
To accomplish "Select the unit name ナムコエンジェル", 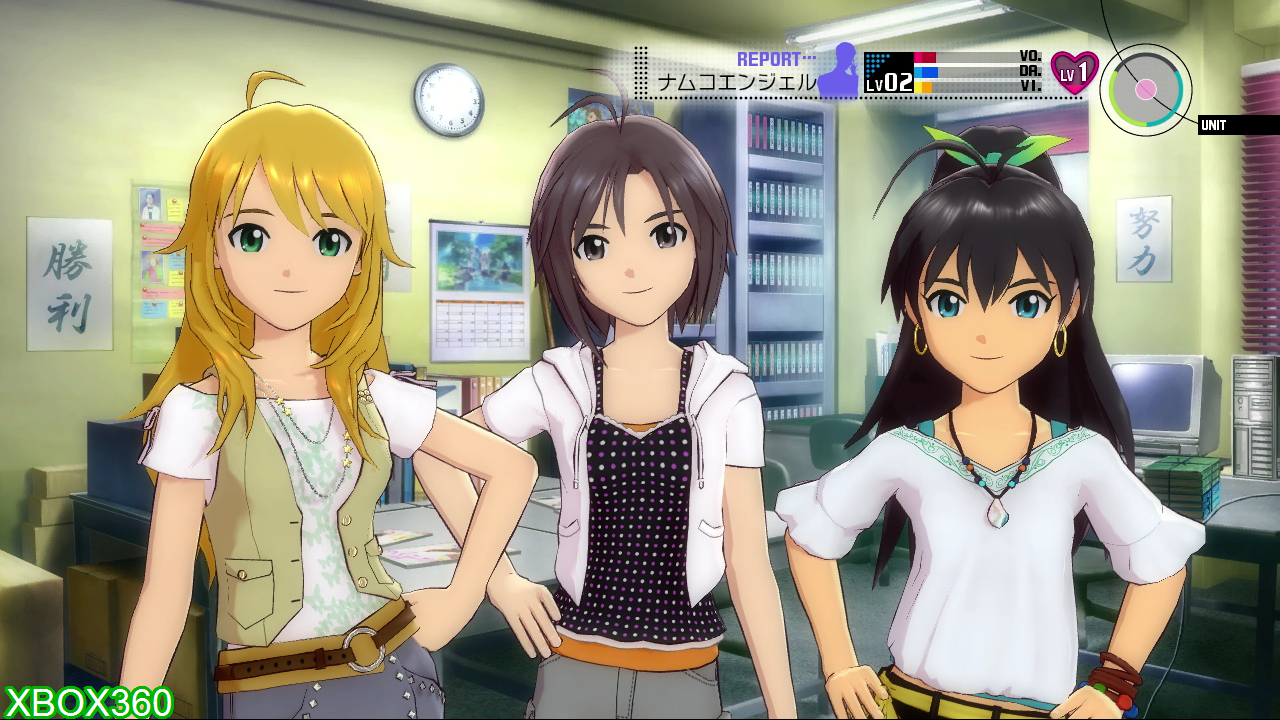I will click(x=736, y=83).
